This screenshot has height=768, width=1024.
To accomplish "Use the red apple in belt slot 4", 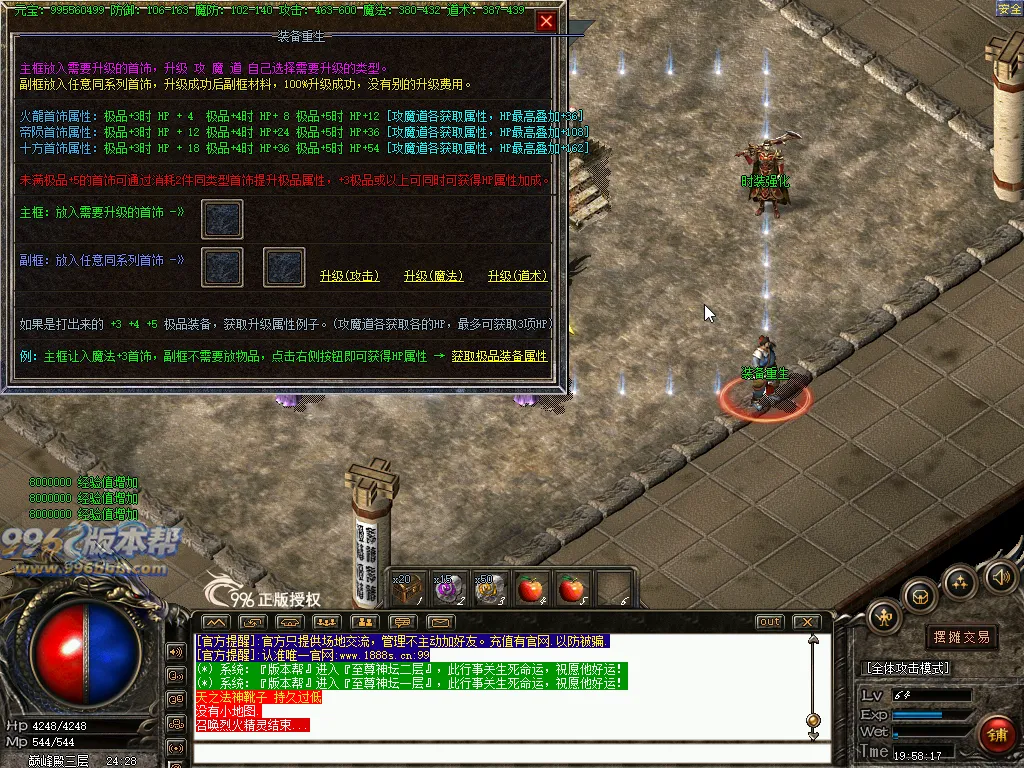I will [x=530, y=589].
